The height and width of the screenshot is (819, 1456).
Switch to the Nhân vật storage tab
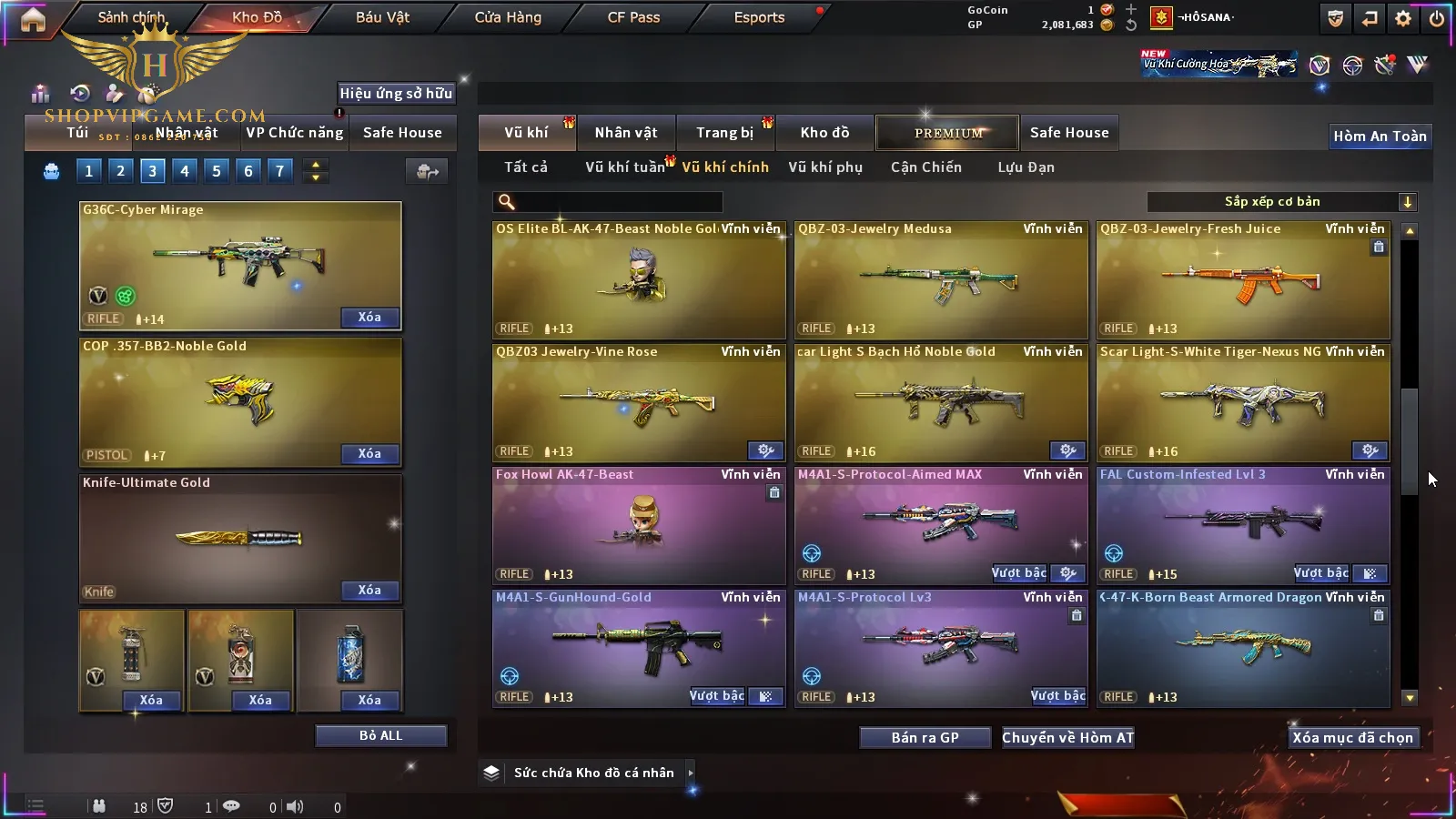pyautogui.click(x=626, y=133)
